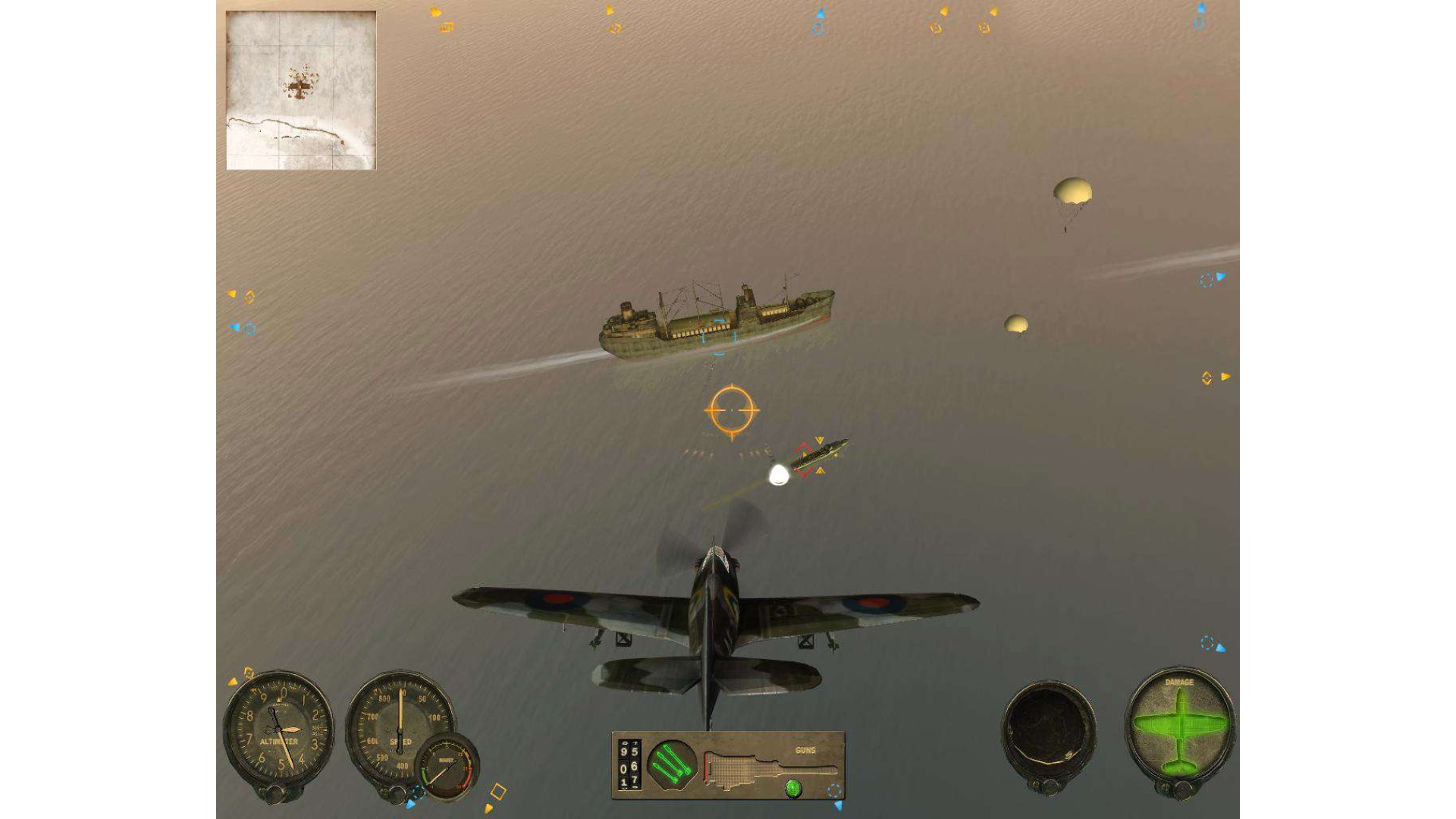Image resolution: width=1456 pixels, height=819 pixels.
Task: Click the small boost gauge
Action: [x=447, y=767]
